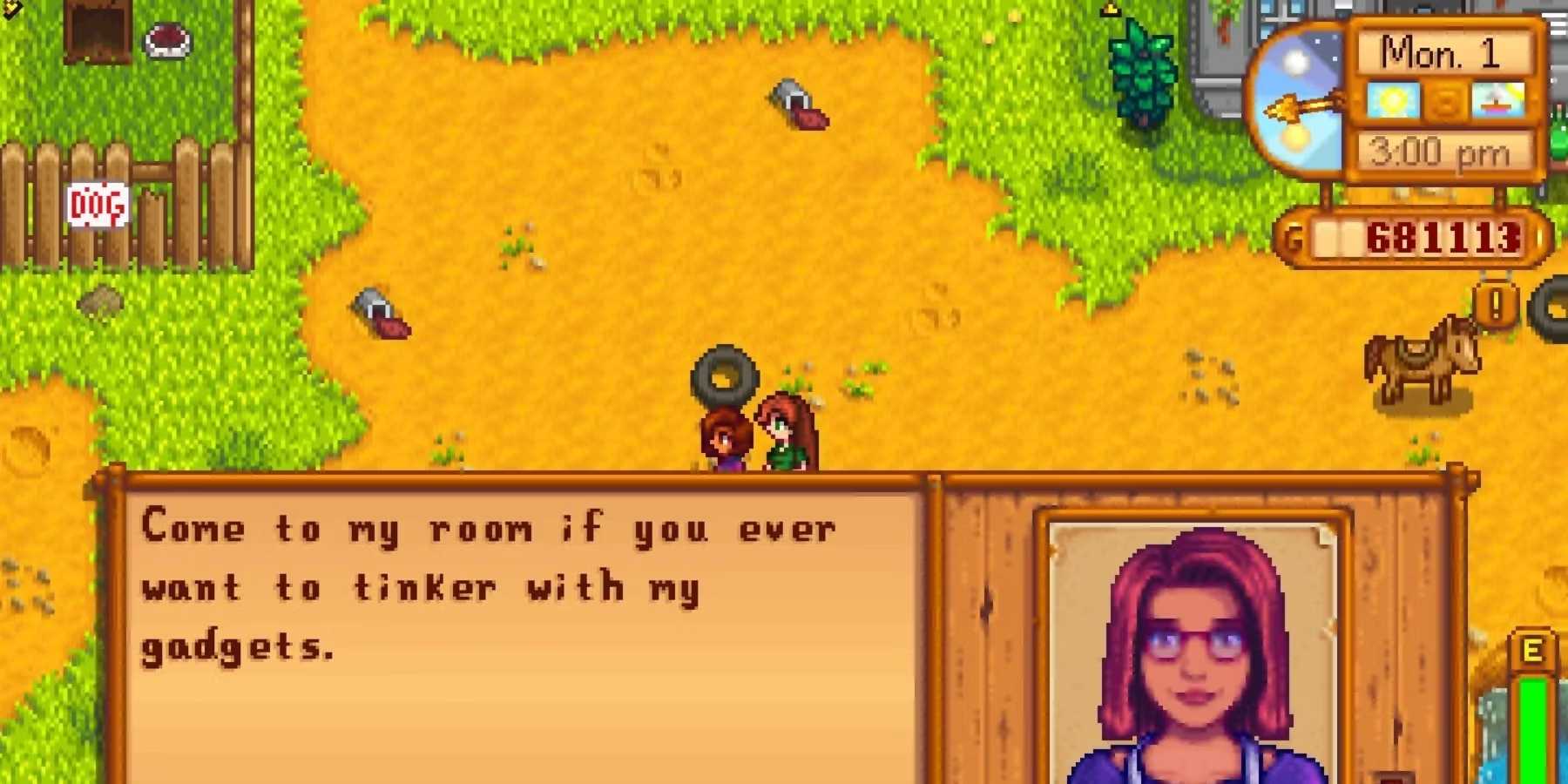Click the gold amount reading 681113
Image resolution: width=1568 pixels, height=784 pixels.
pos(1442,237)
